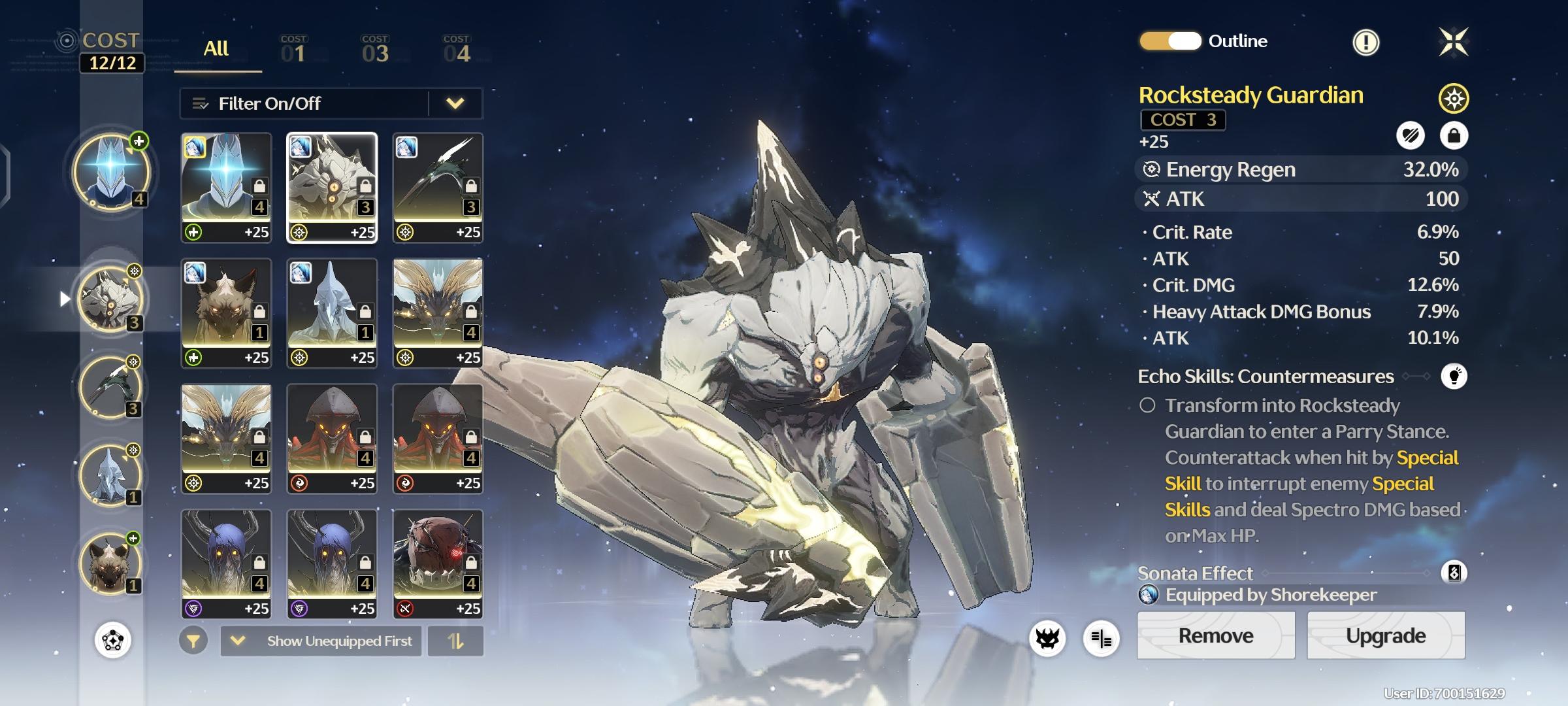This screenshot has width=1568, height=706.
Task: Open the yellow funnel filter button
Action: (x=193, y=641)
